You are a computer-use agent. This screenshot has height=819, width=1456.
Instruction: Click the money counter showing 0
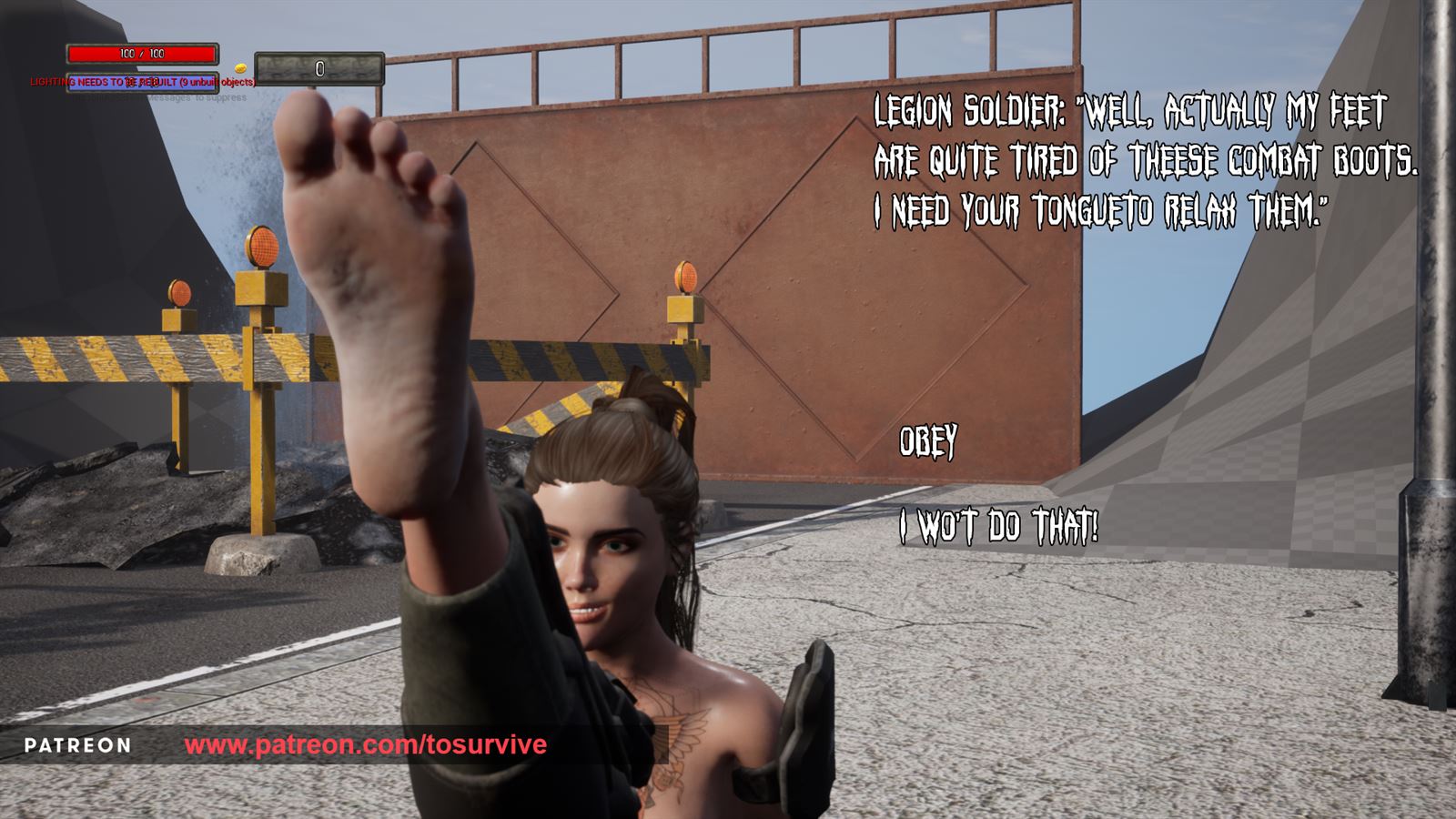click(x=319, y=67)
